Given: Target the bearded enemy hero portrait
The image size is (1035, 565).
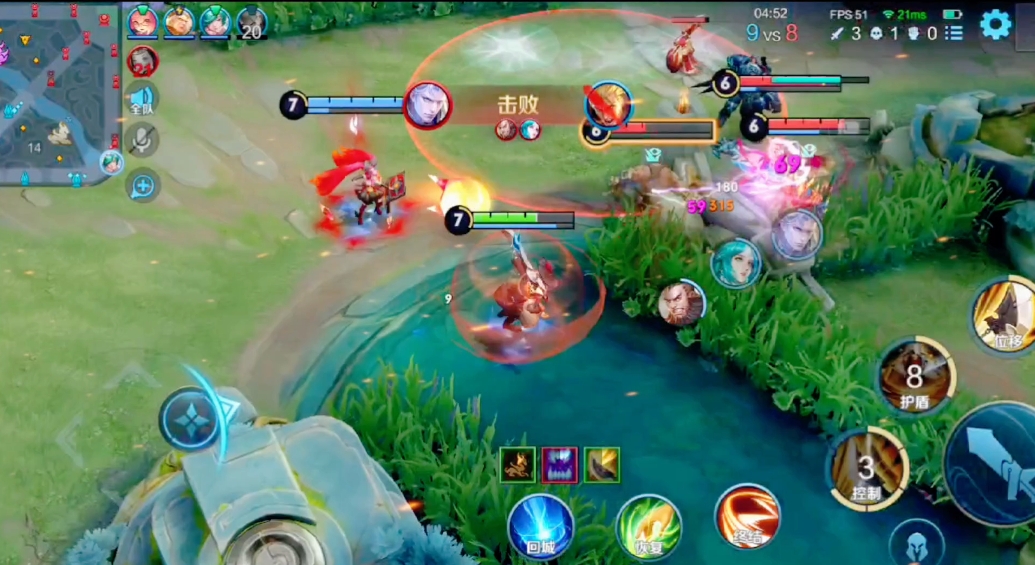Looking at the screenshot, I should point(681,303).
